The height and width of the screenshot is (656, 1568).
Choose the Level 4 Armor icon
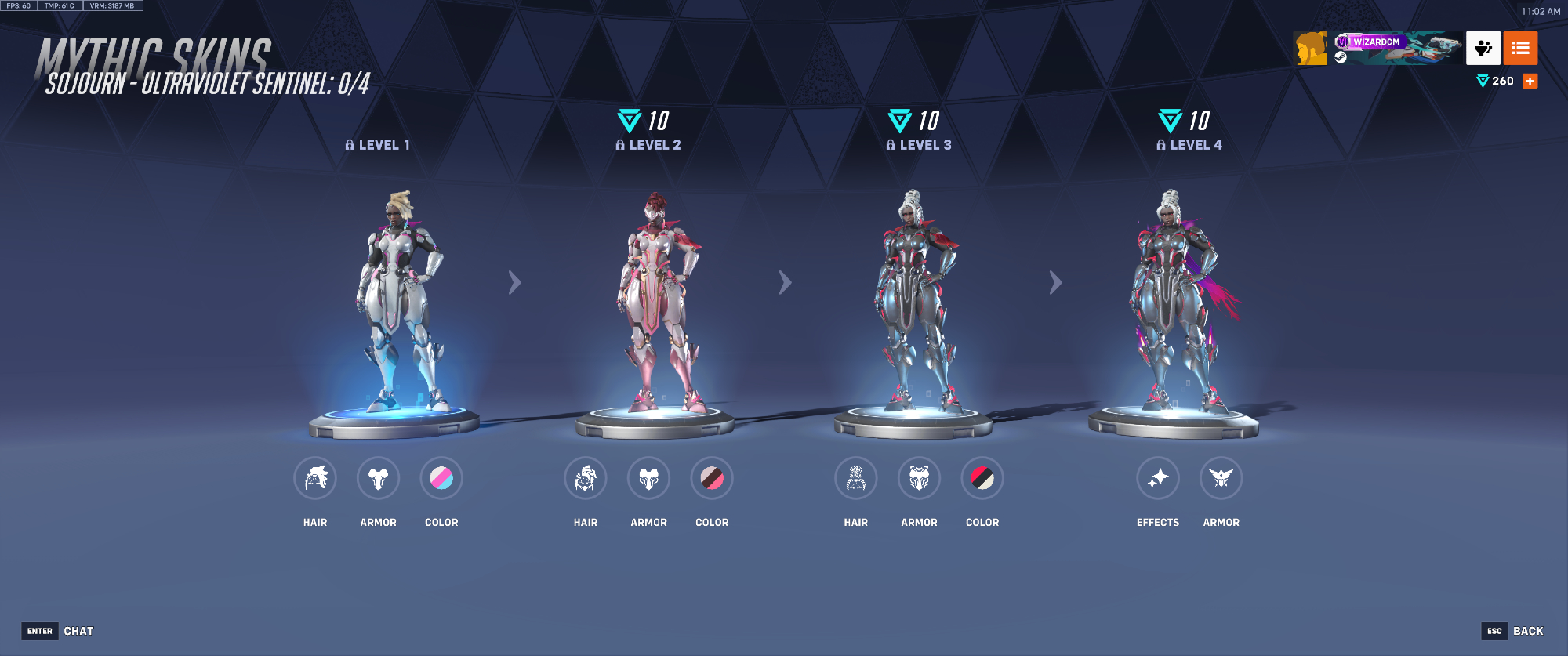1221,478
